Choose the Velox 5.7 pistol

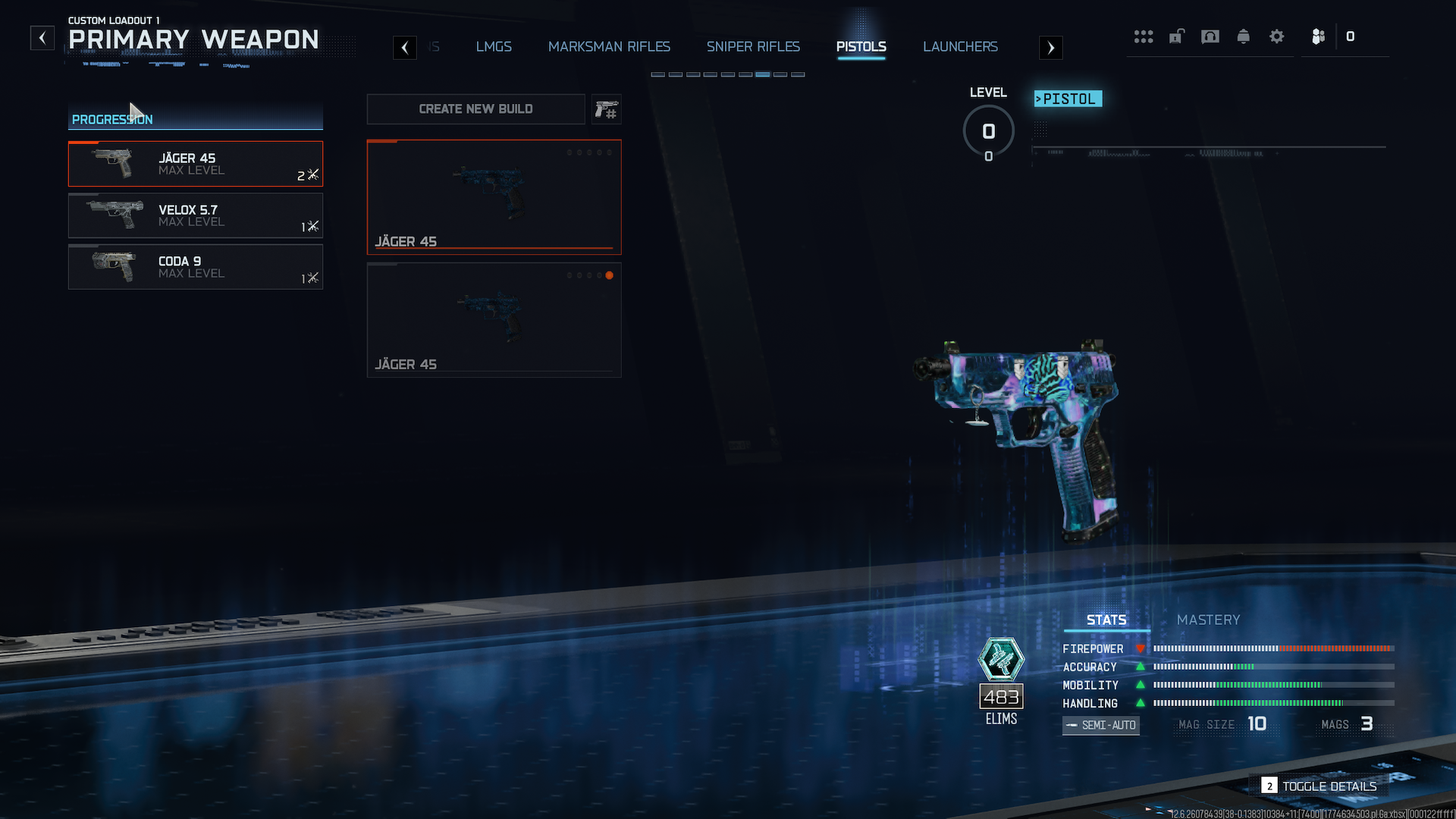pos(196,215)
